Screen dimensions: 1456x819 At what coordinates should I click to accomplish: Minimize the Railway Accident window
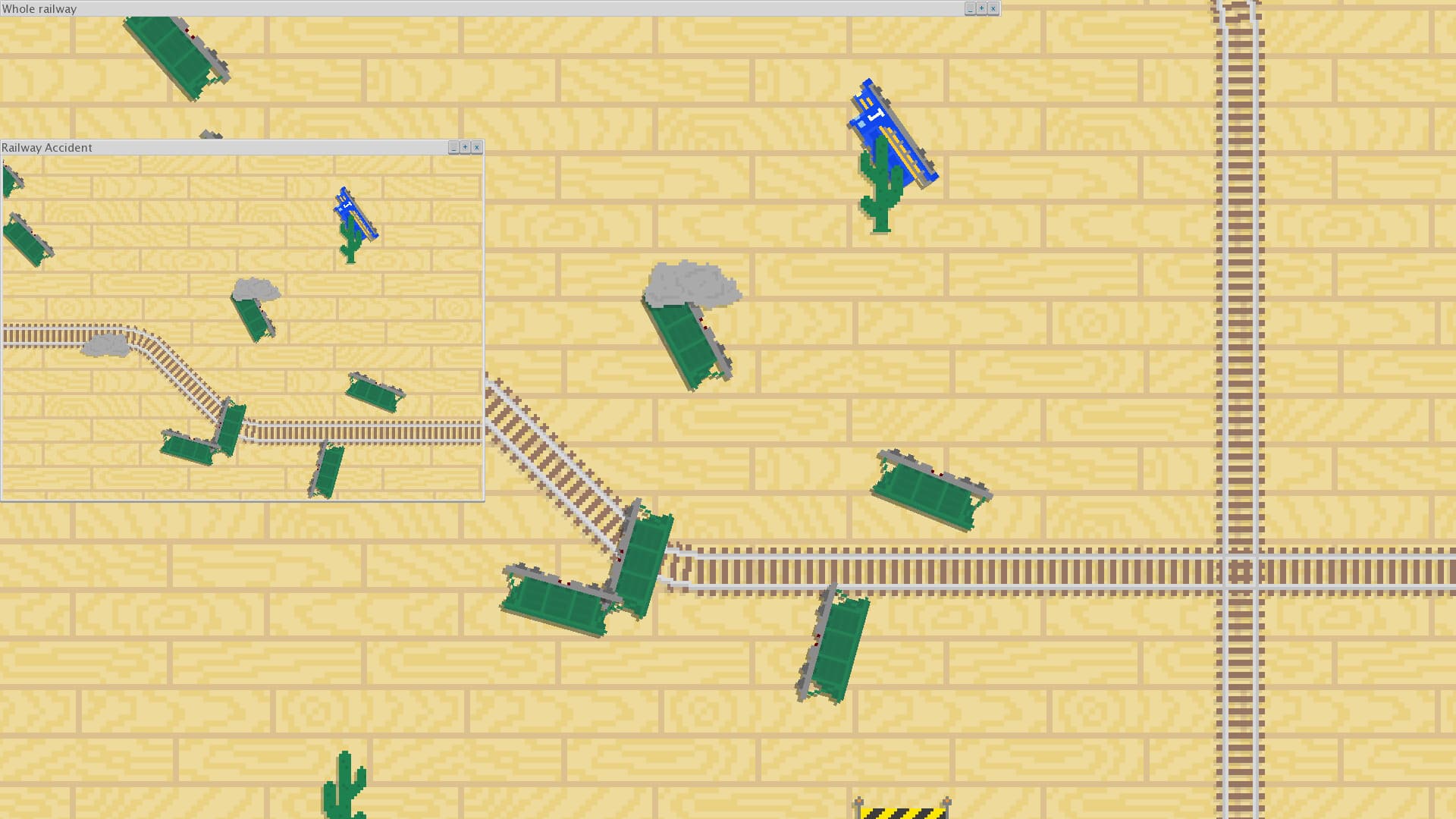[453, 147]
